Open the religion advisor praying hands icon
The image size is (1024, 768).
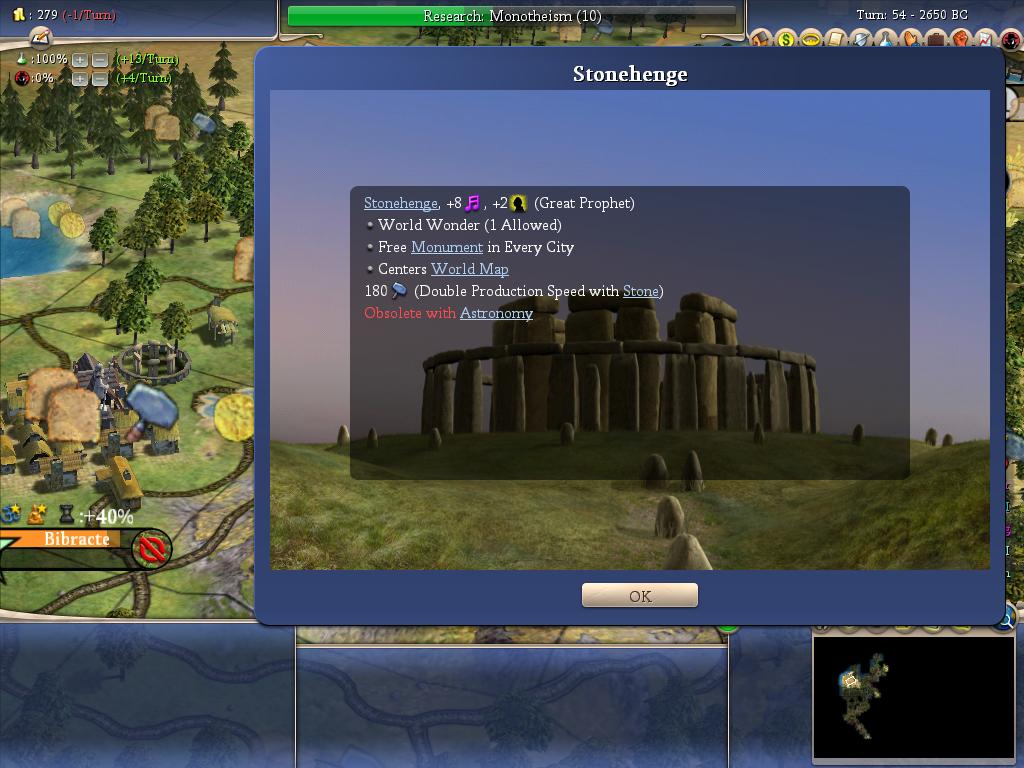[911, 40]
